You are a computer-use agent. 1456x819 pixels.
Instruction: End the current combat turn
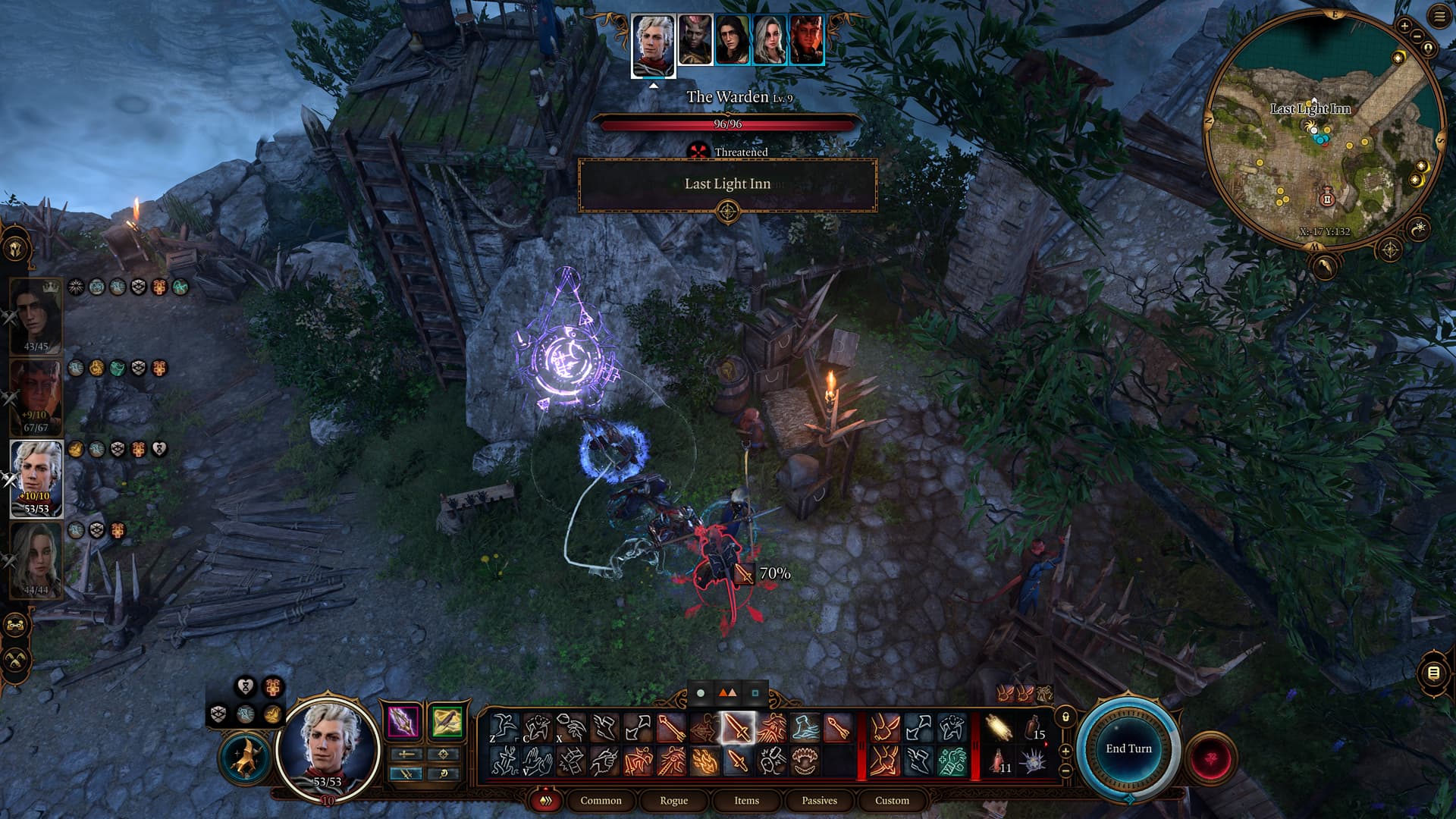point(1128,748)
